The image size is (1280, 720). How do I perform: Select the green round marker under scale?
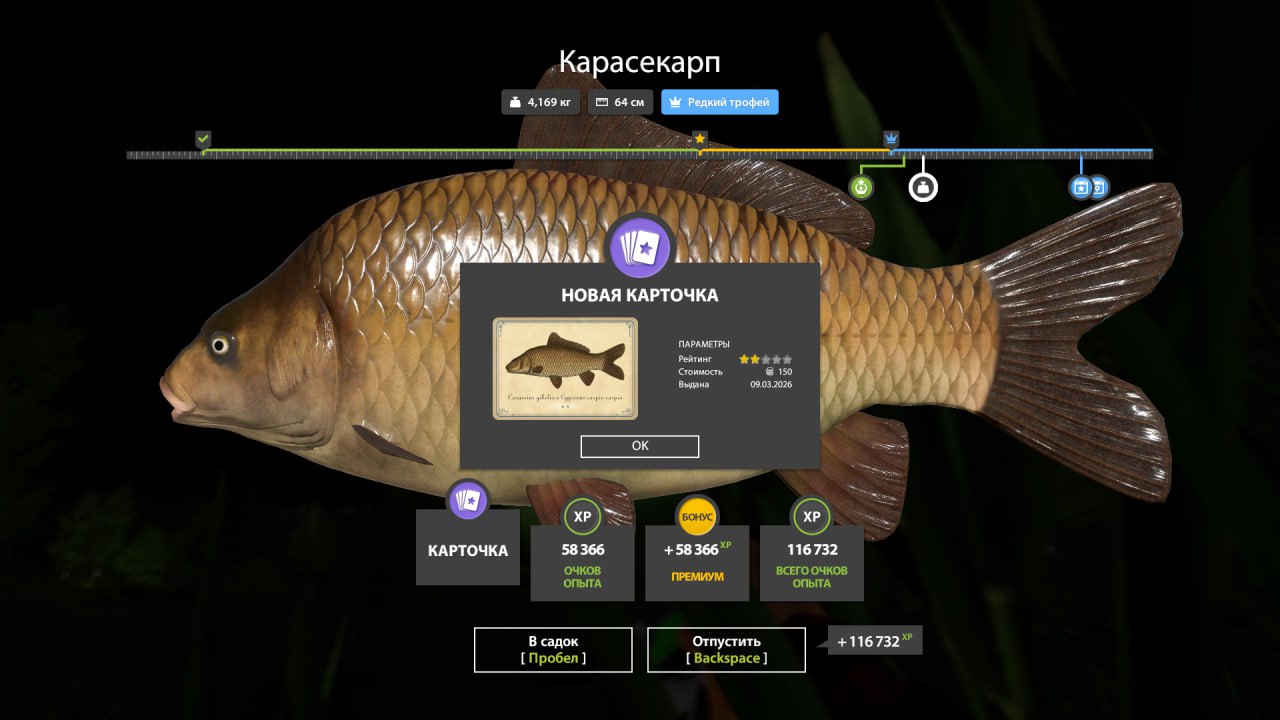862,186
